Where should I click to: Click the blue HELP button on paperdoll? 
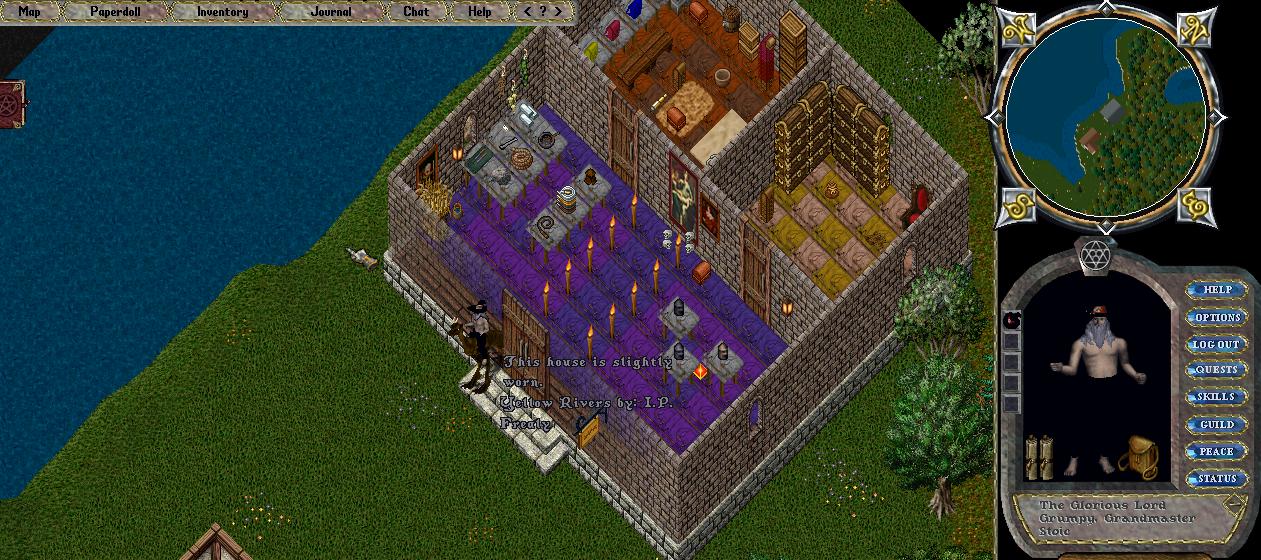1216,290
